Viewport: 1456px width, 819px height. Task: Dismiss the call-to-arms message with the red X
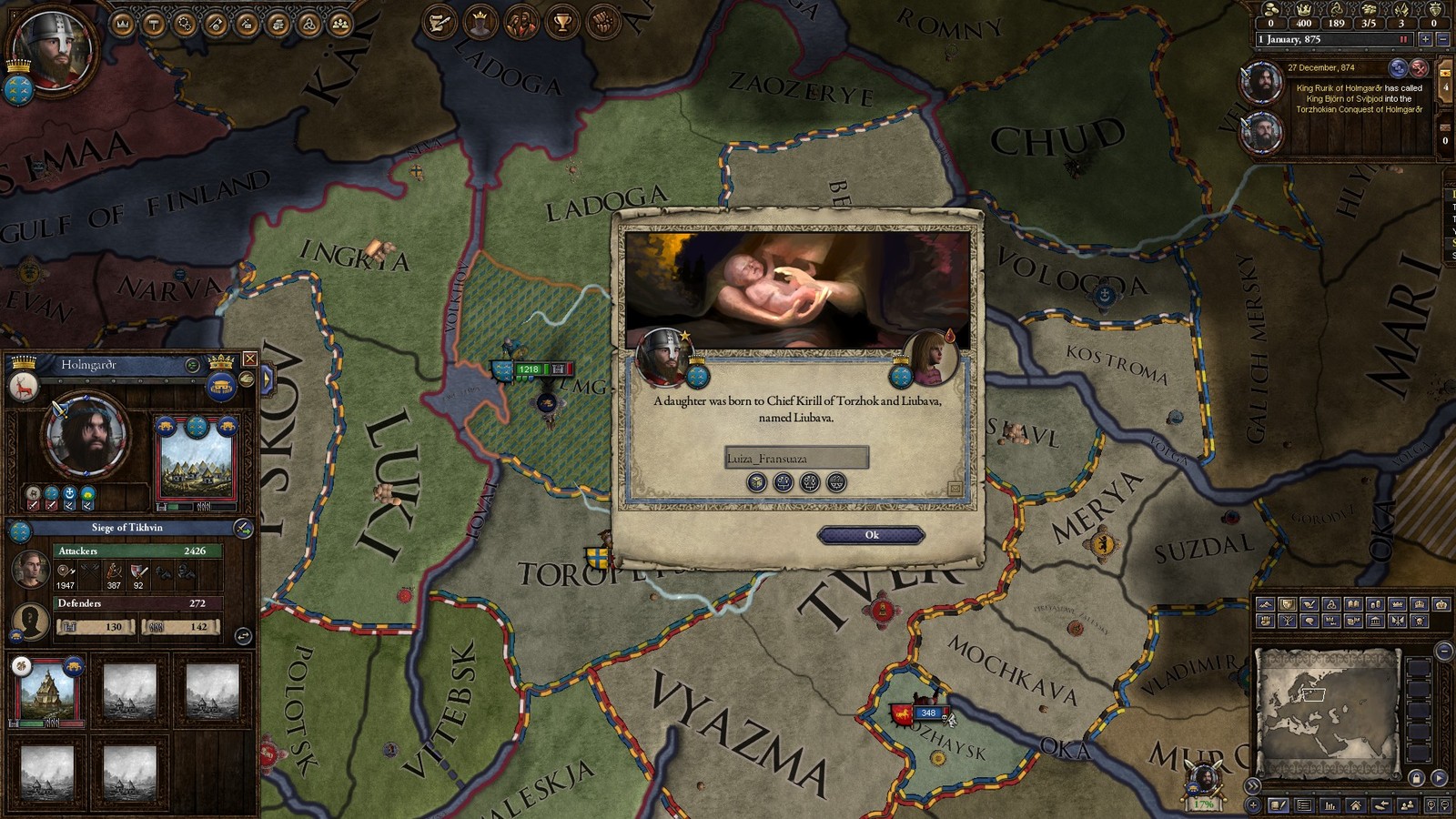tap(1419, 67)
